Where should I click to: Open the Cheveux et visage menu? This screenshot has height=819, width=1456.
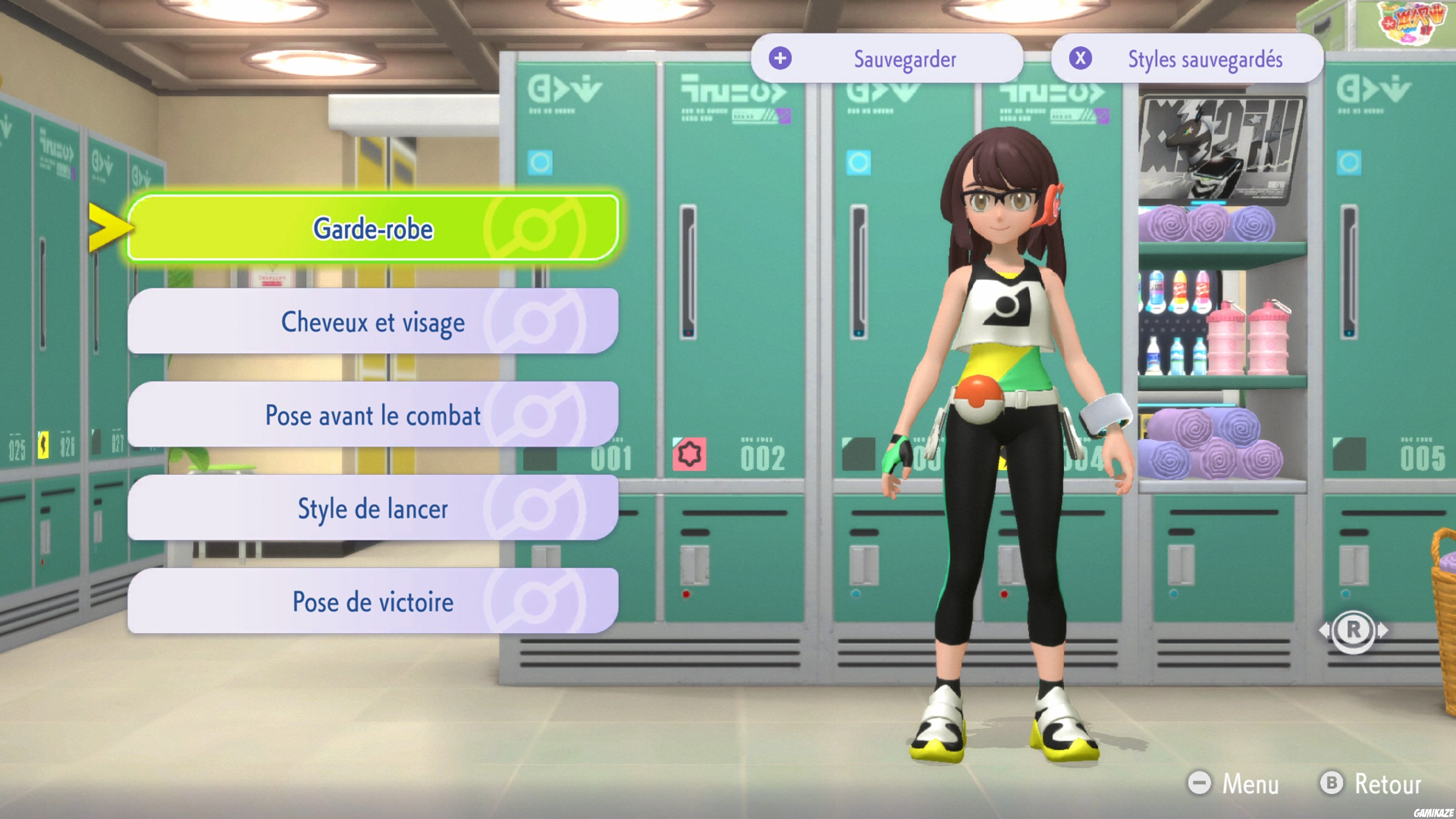point(373,322)
